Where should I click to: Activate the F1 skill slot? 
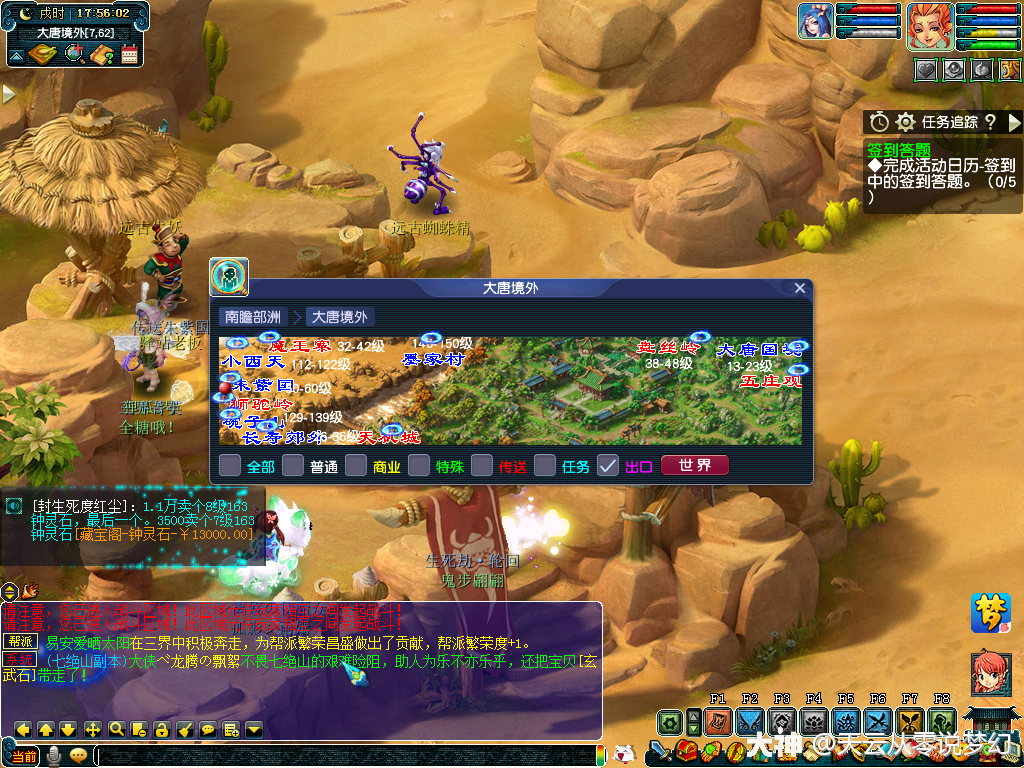coord(717,722)
